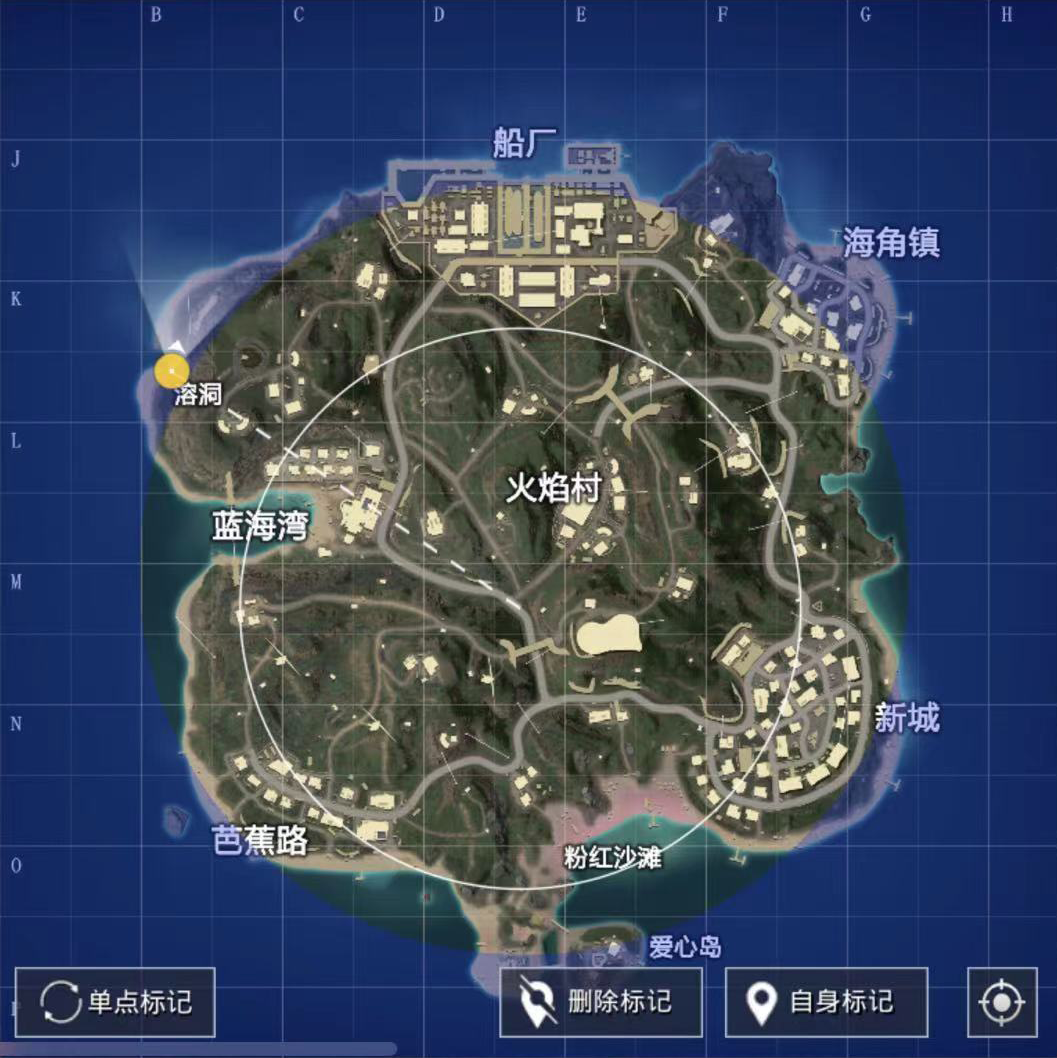Image resolution: width=1057 pixels, height=1058 pixels.
Task: Click the 蓝海湾 location label
Action: [x=259, y=526]
